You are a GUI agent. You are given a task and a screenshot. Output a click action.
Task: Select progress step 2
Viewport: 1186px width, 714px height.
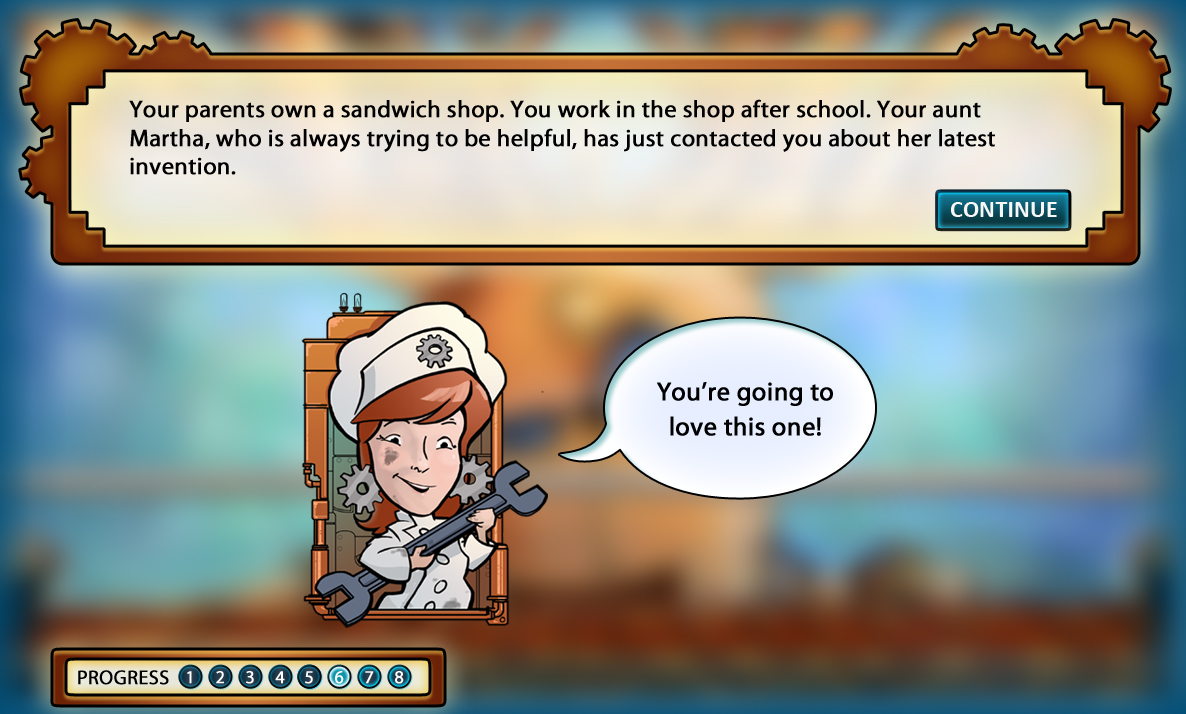point(220,678)
